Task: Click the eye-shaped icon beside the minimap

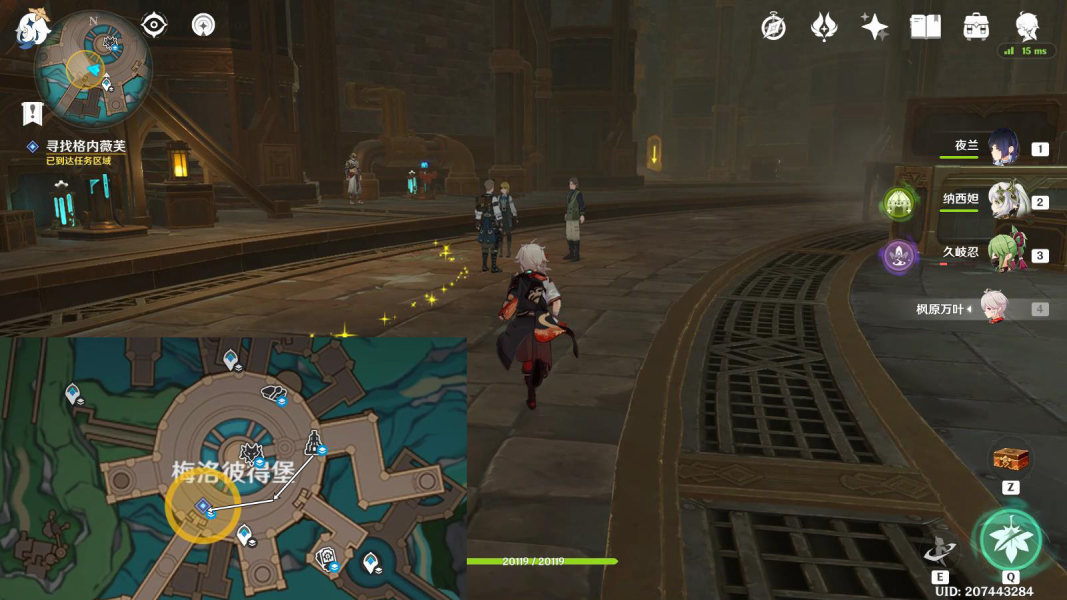Action: (154, 25)
